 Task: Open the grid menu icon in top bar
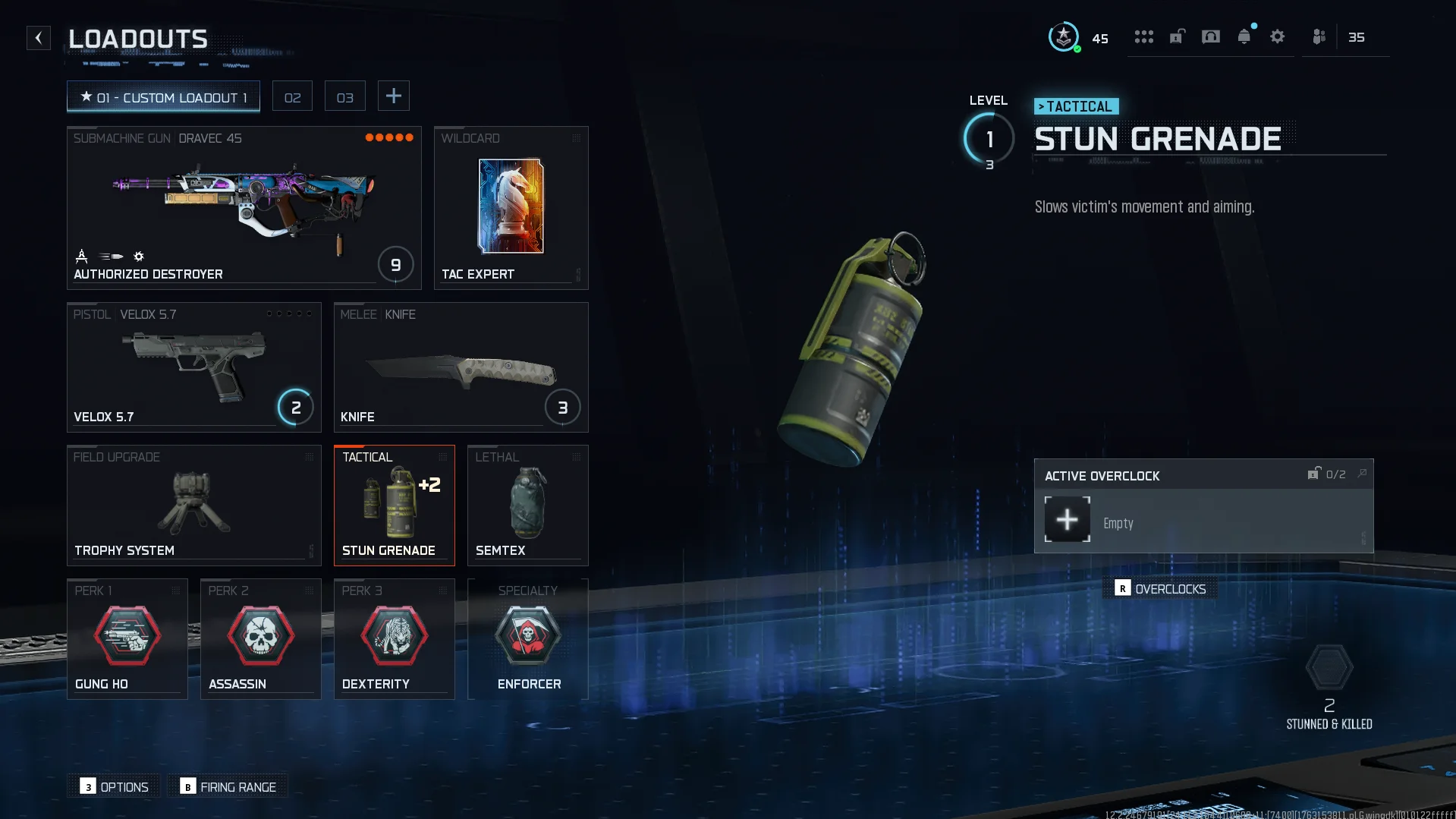point(1143,36)
